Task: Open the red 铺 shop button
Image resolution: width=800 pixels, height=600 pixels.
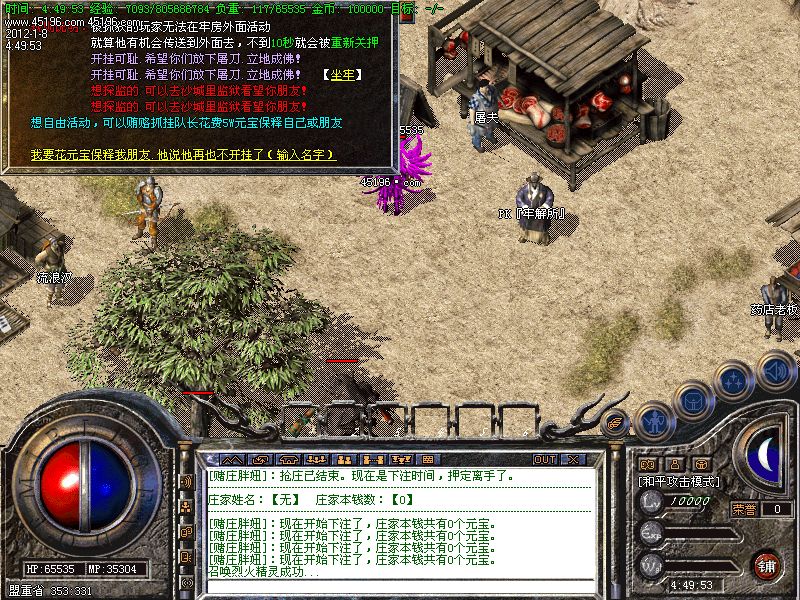Action: [x=767, y=564]
